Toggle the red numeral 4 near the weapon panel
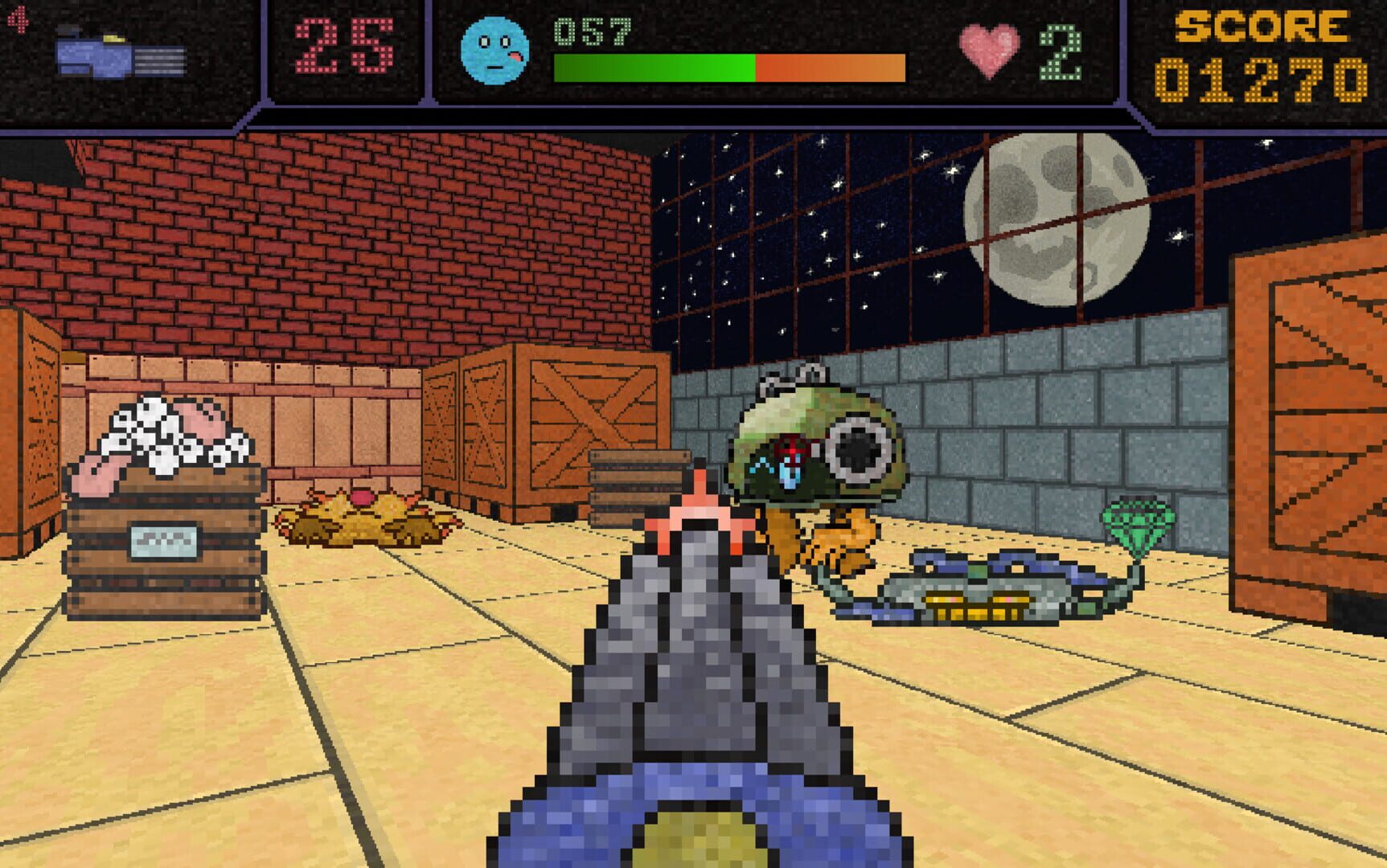The image size is (1387, 868). [x=18, y=20]
